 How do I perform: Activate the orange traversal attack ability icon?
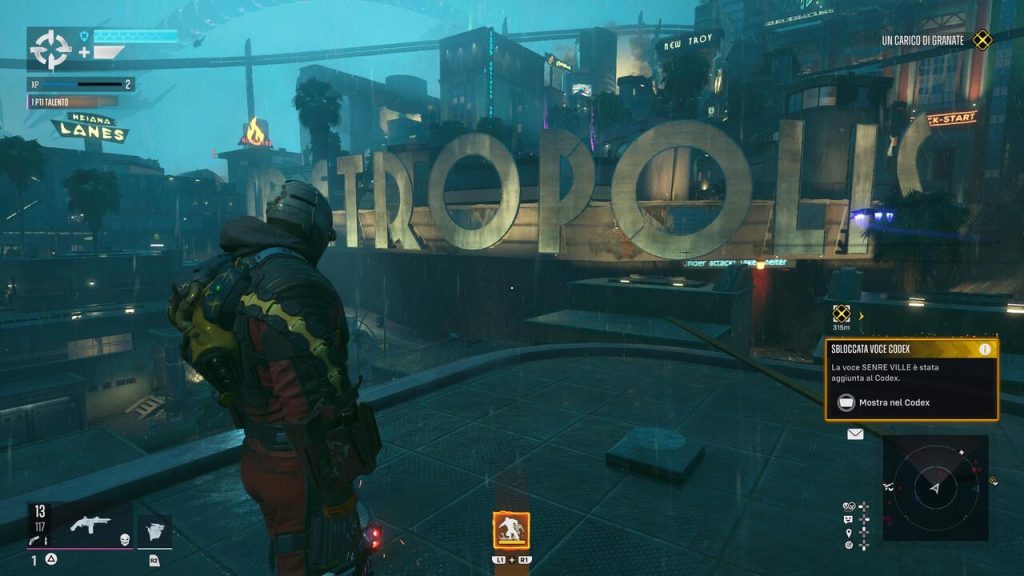tap(511, 529)
